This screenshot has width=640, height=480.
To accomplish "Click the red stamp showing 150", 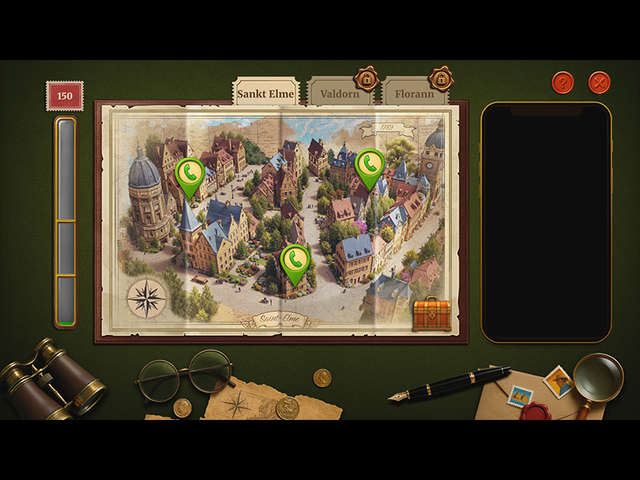I will pyautogui.click(x=64, y=96).
